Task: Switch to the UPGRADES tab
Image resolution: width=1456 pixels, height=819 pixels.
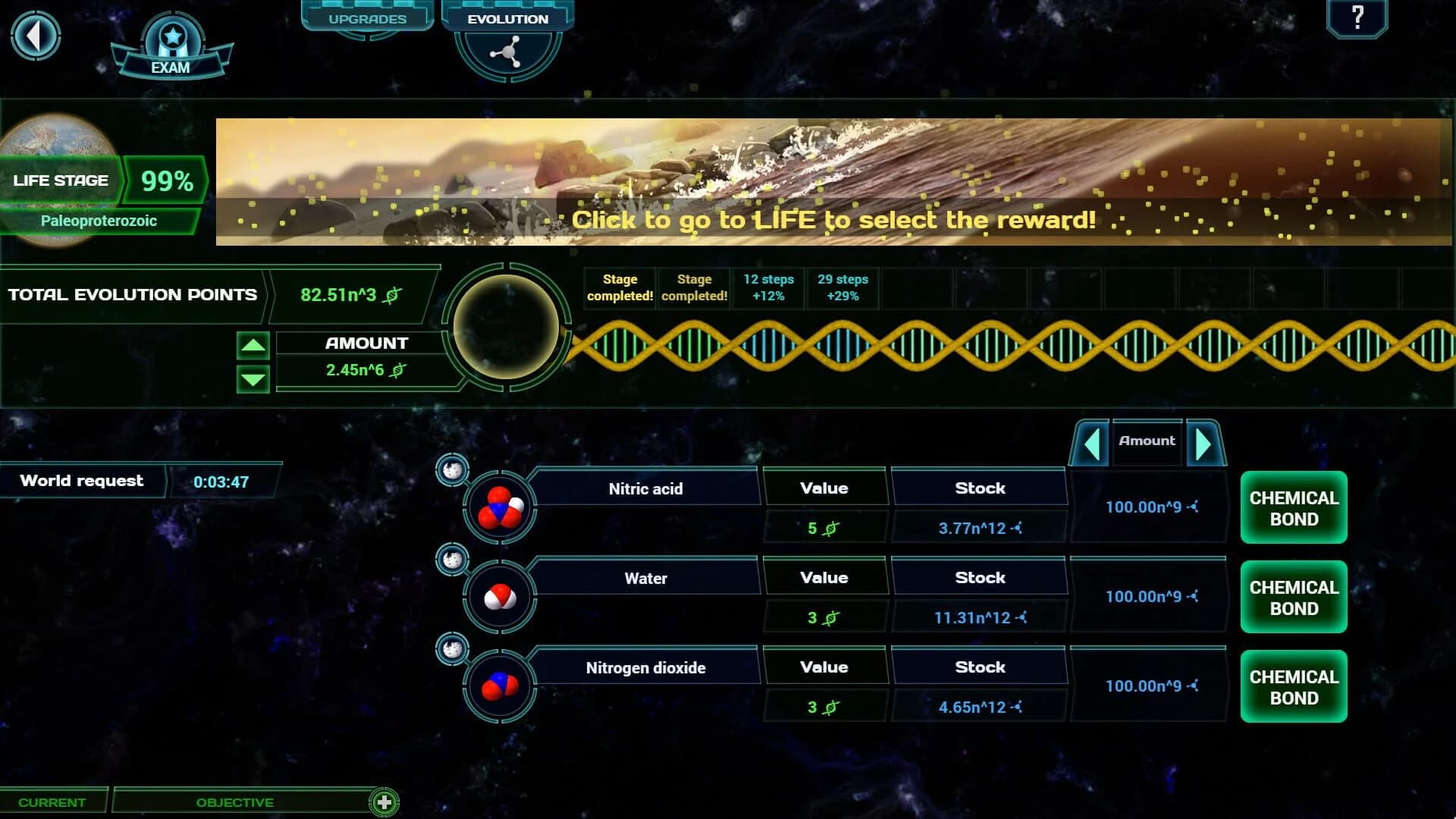Action: tap(367, 17)
